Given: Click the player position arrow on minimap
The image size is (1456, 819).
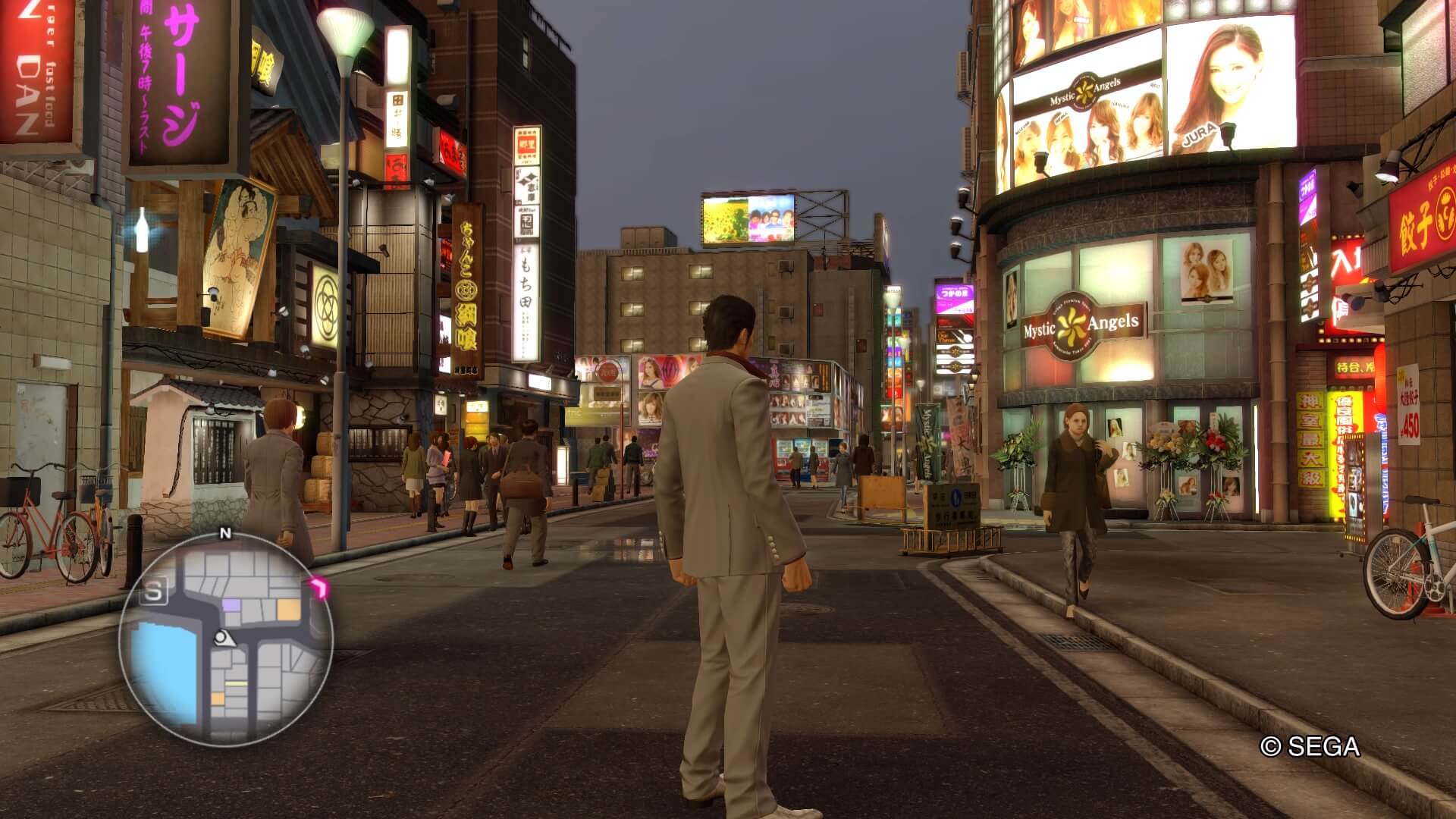Looking at the screenshot, I should (x=223, y=638).
